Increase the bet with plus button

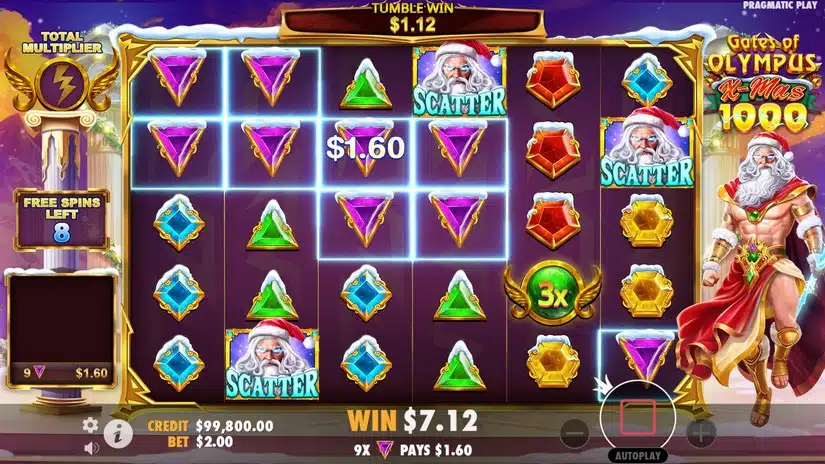pyautogui.click(x=701, y=433)
